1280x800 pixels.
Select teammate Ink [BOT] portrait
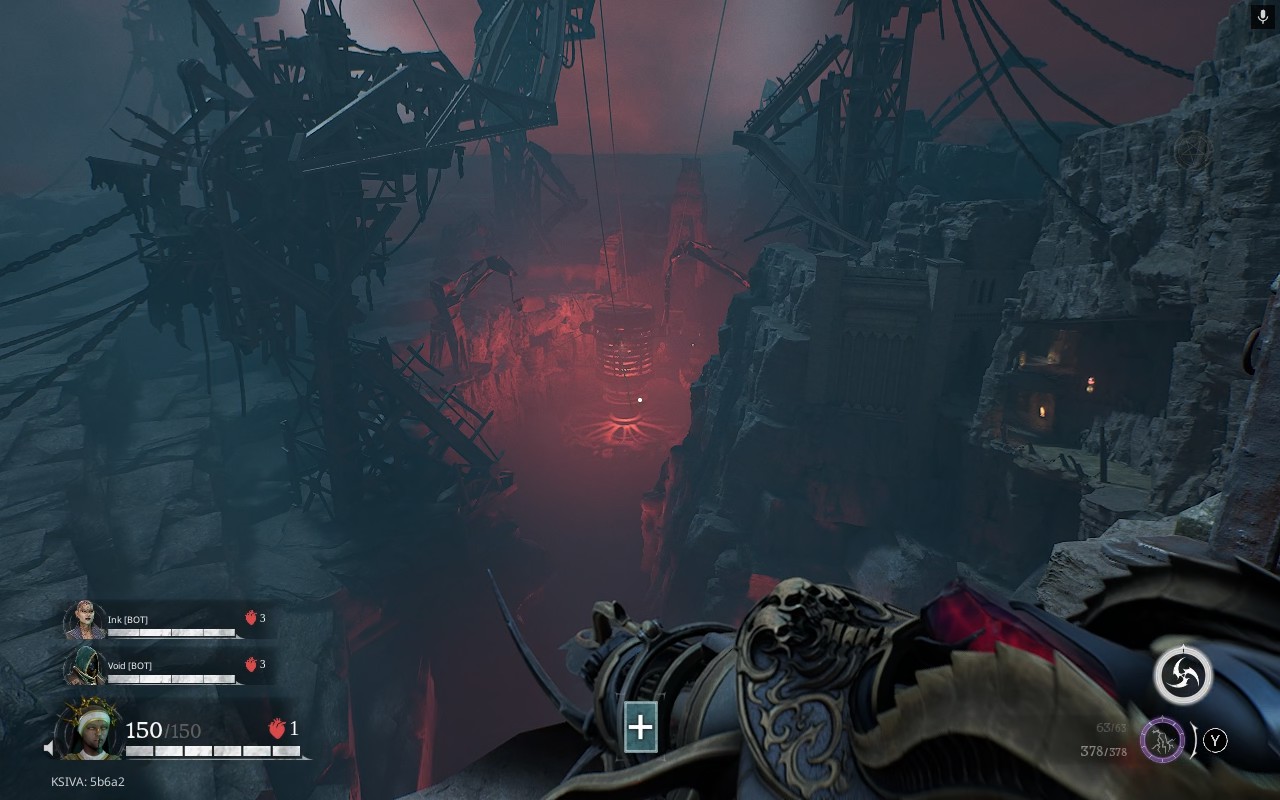tap(84, 621)
